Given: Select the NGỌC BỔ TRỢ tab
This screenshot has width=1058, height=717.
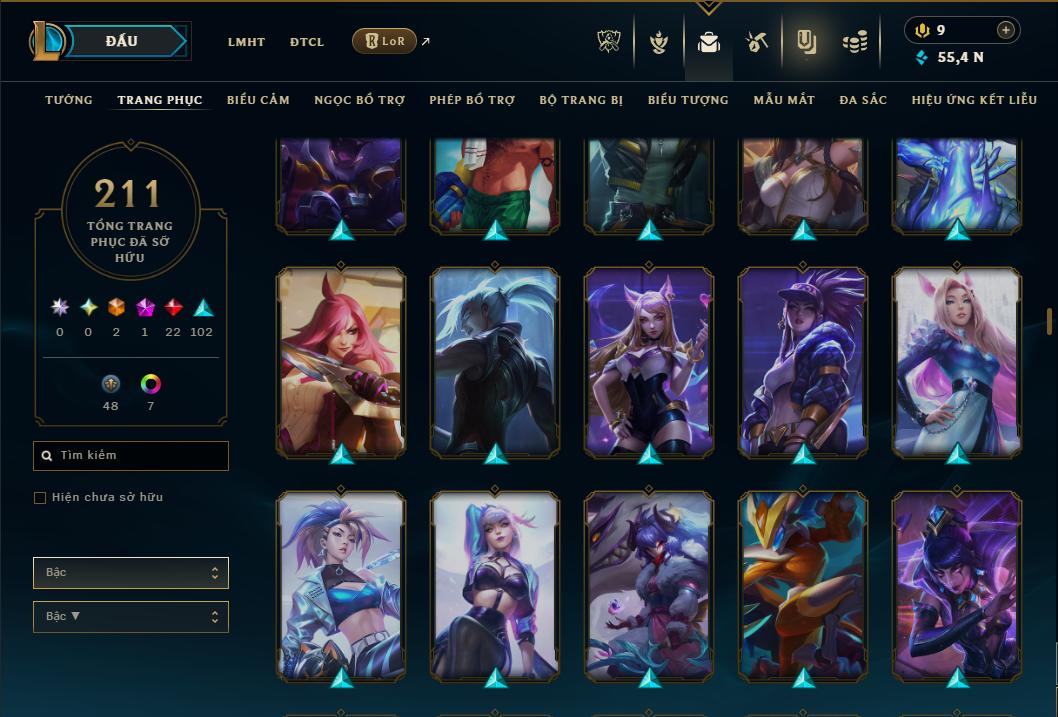Looking at the screenshot, I should coord(359,100).
